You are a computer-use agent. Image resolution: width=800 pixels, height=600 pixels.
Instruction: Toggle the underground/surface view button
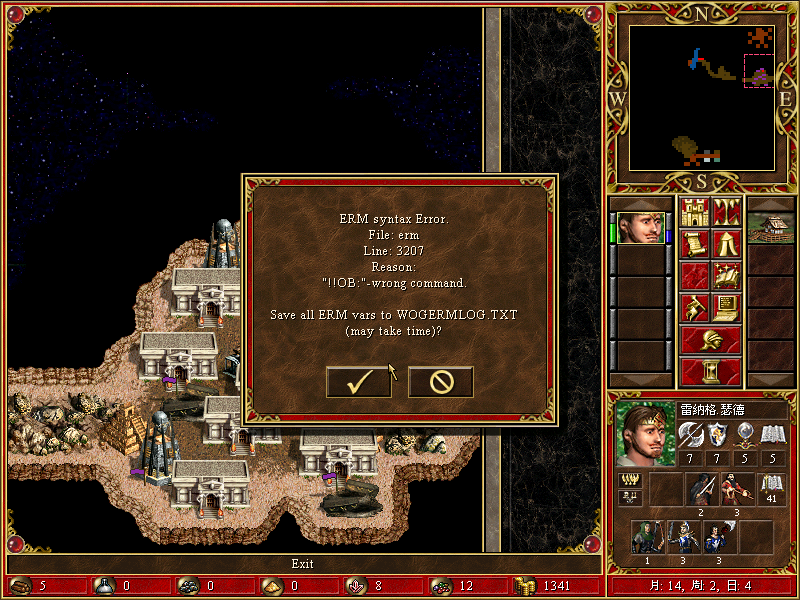point(725,212)
